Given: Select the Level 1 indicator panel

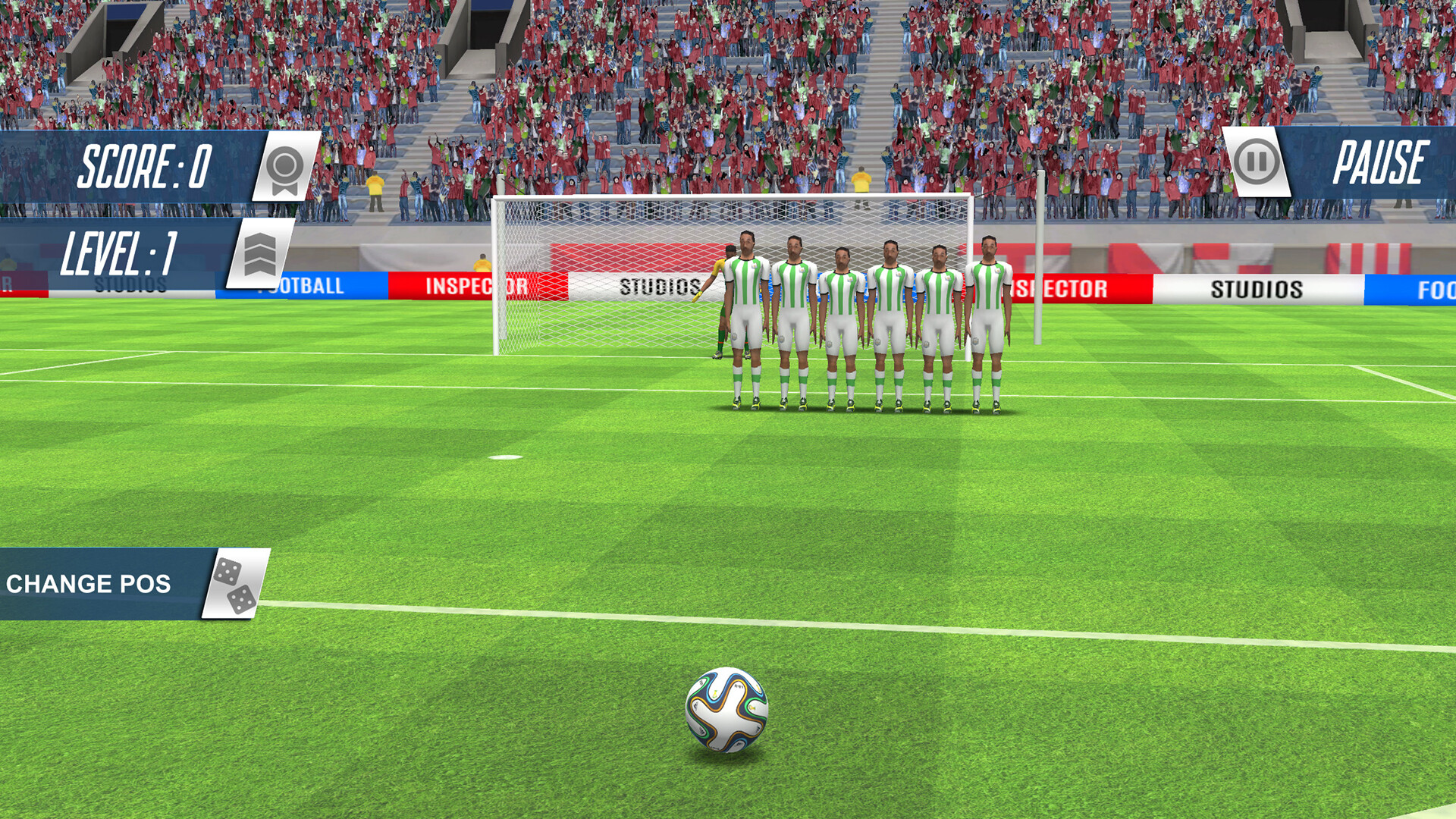Looking at the screenshot, I should (121, 250).
